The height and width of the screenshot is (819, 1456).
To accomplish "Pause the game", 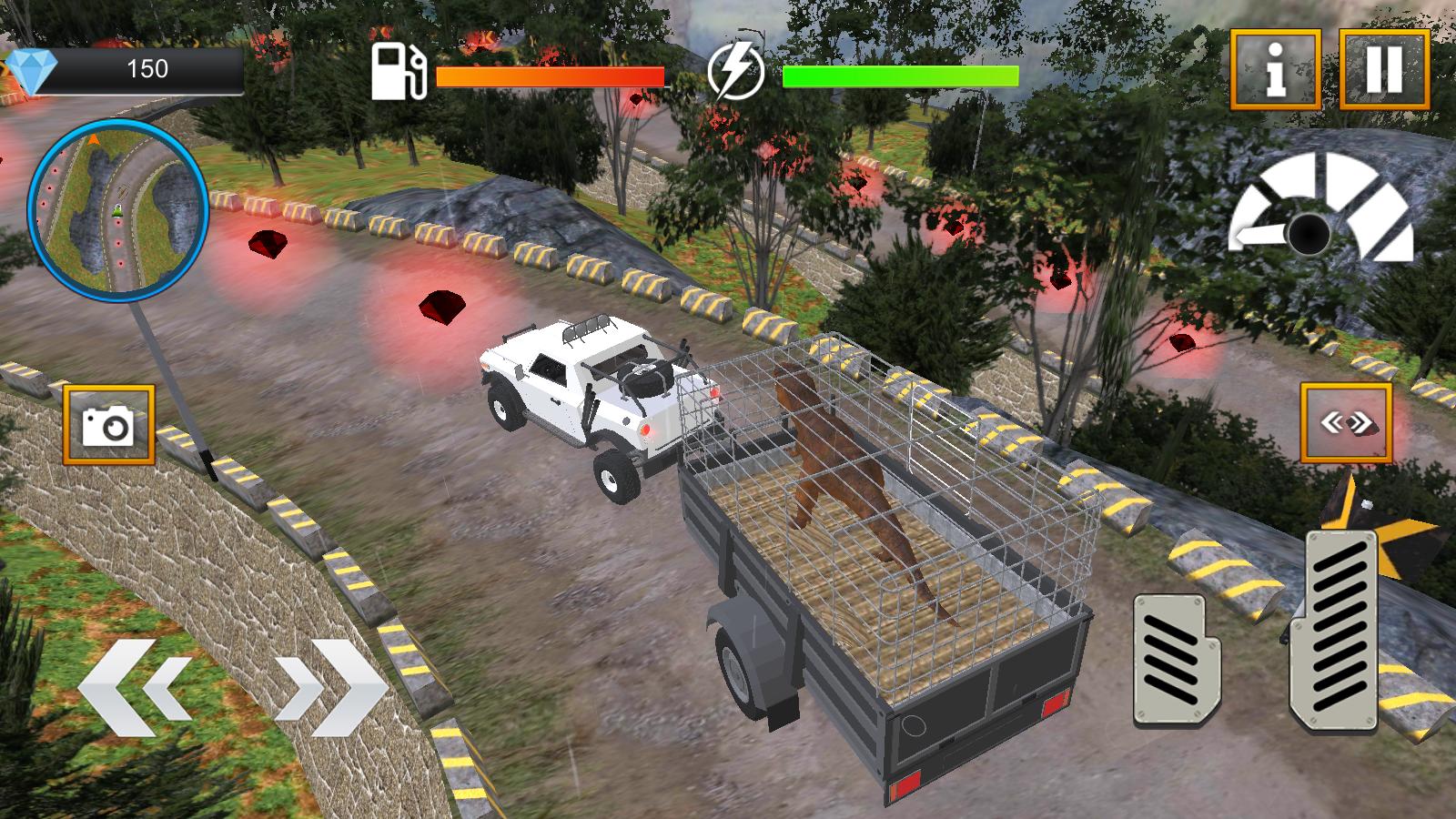I will [x=1384, y=70].
